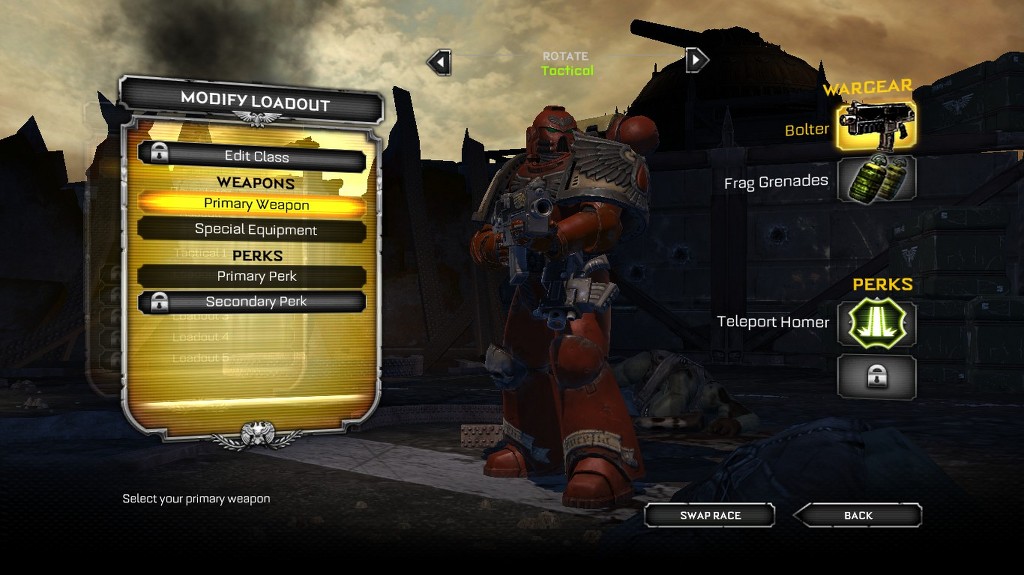Rotate class with the right arrow
1024x575 pixels.
click(696, 60)
